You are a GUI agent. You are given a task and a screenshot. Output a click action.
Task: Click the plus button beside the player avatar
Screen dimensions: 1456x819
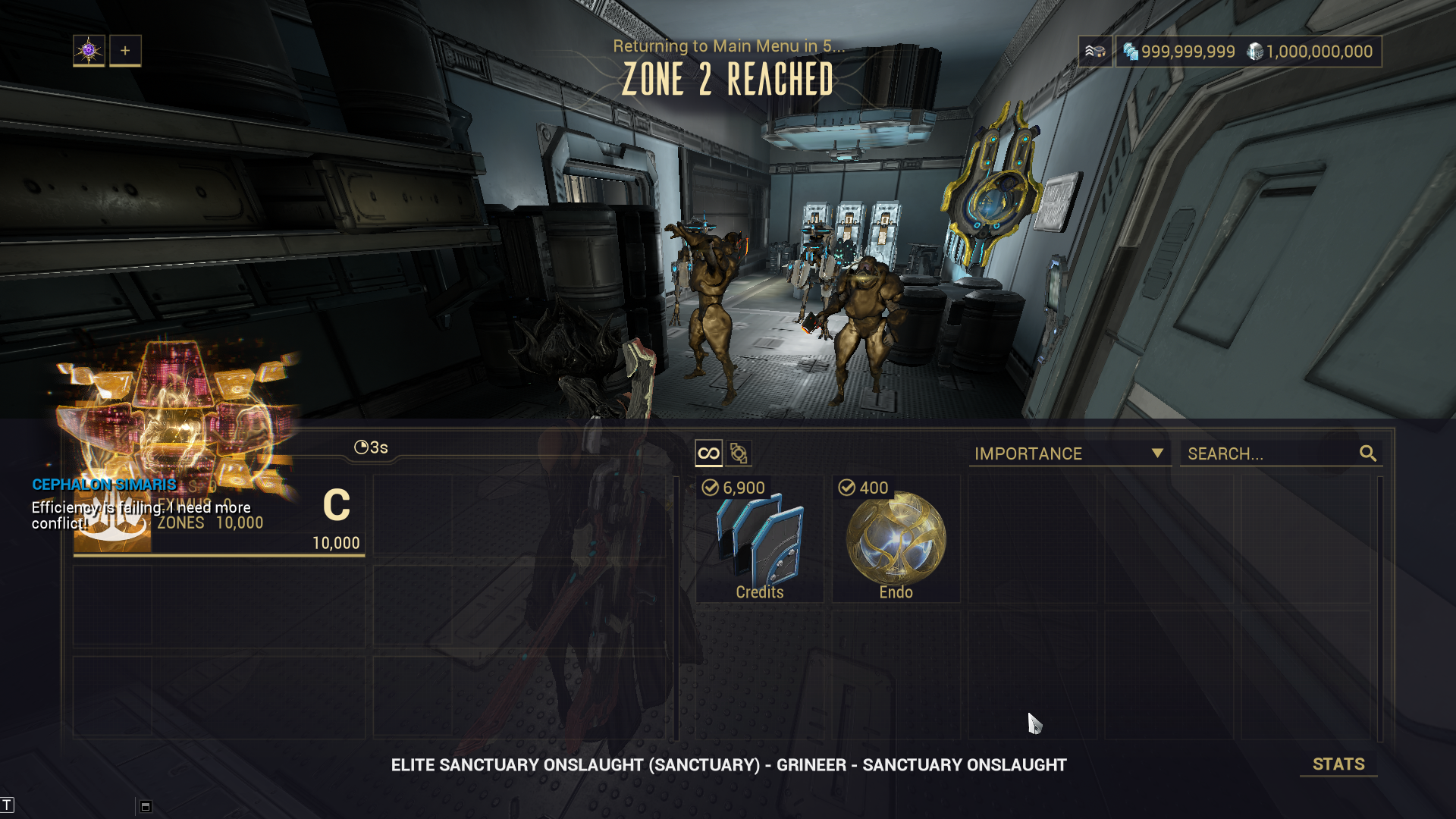pos(125,51)
